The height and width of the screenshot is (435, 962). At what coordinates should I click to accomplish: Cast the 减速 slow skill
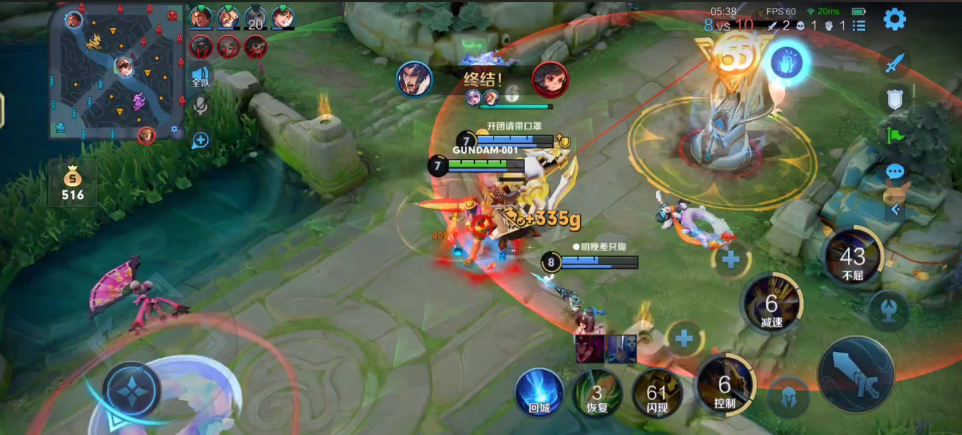(770, 305)
